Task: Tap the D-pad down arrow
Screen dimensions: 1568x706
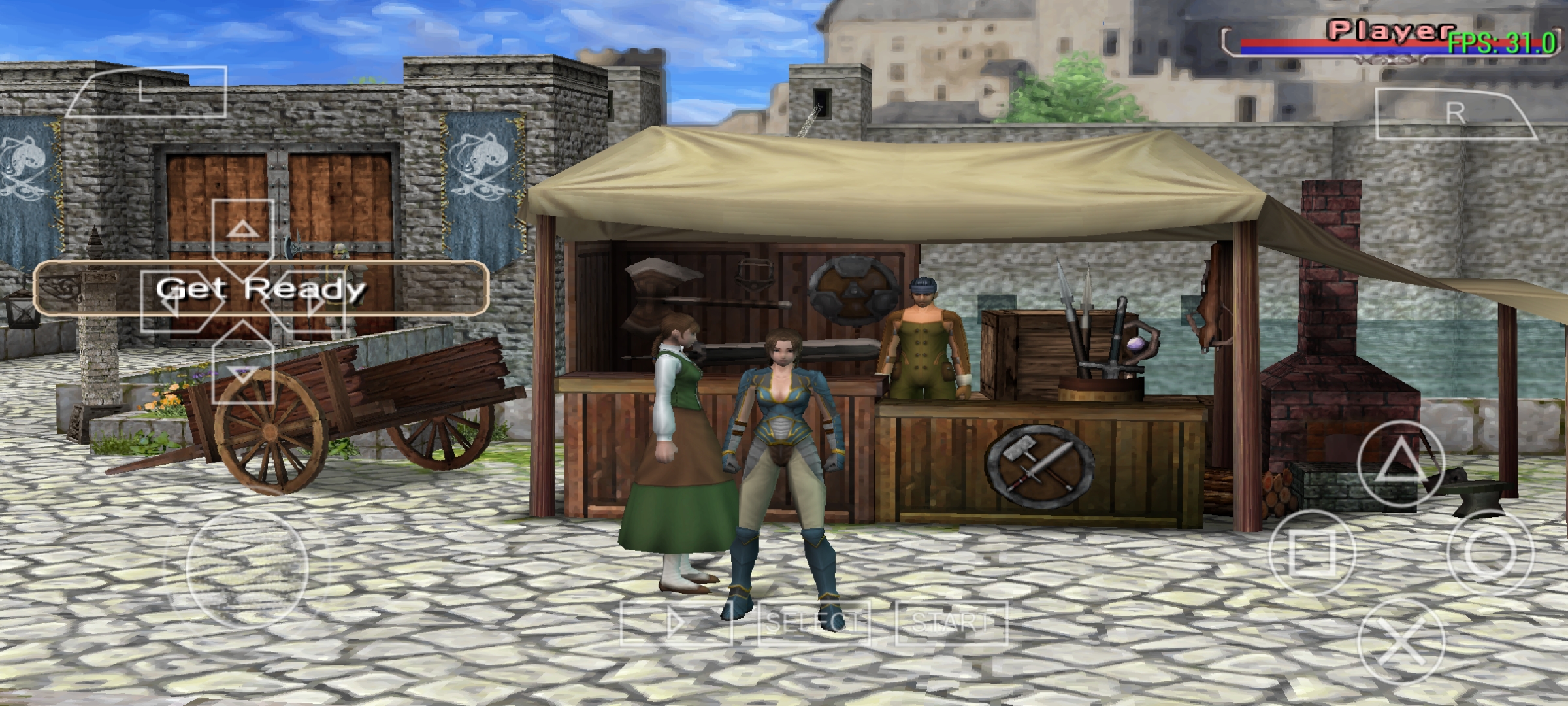Action: (x=242, y=373)
